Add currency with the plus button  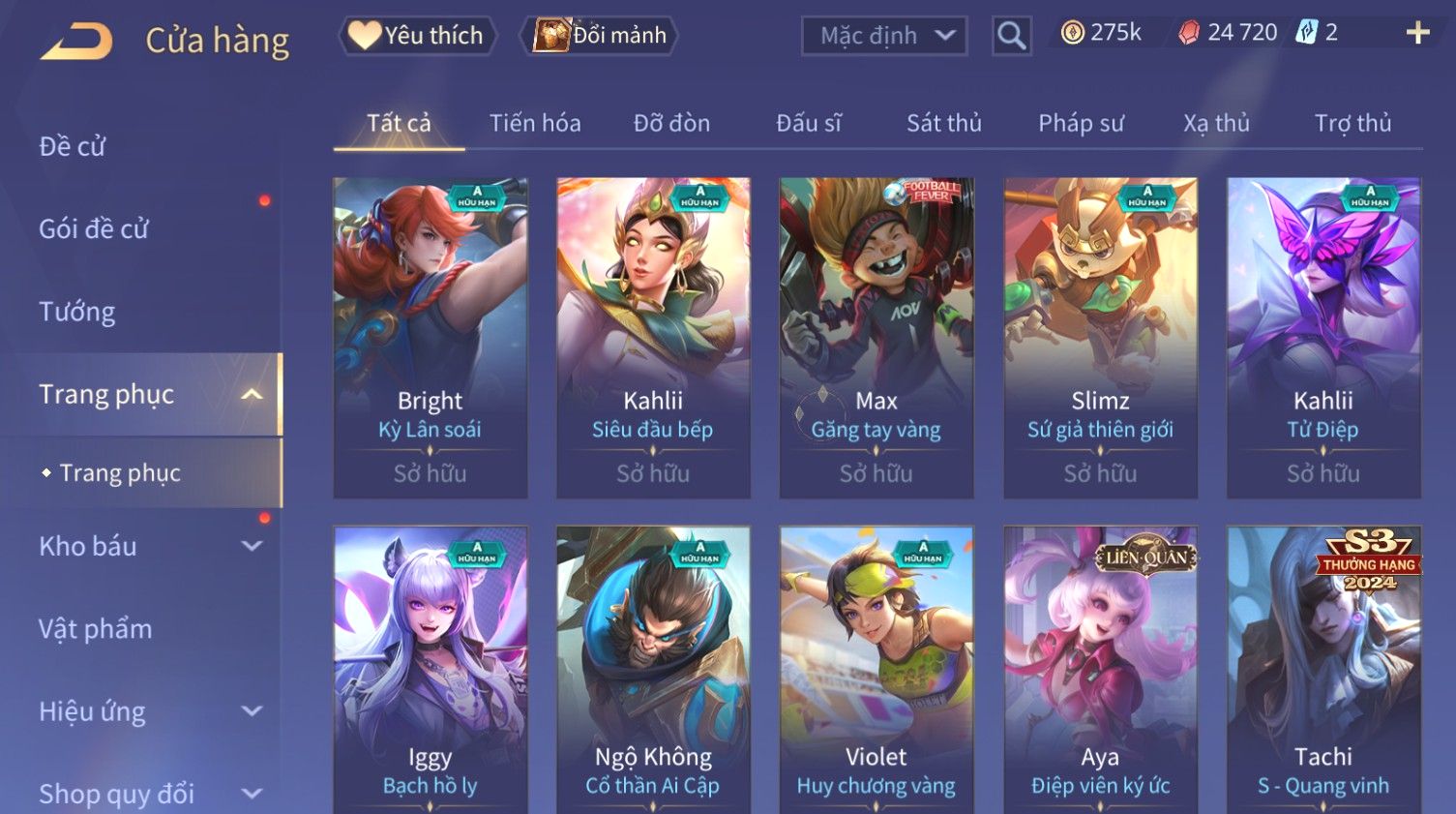click(1417, 34)
